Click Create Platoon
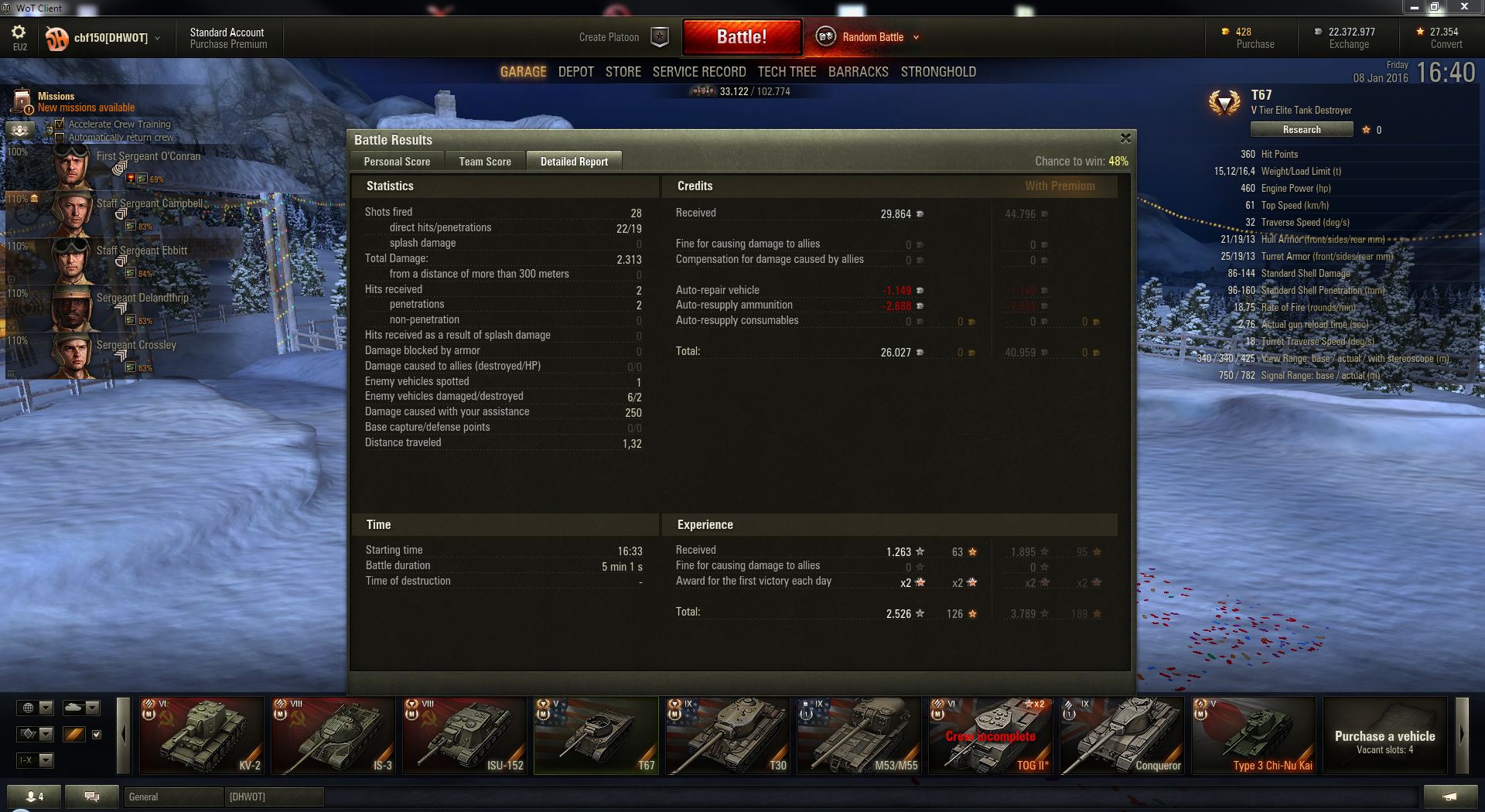1485x812 pixels. tap(609, 37)
